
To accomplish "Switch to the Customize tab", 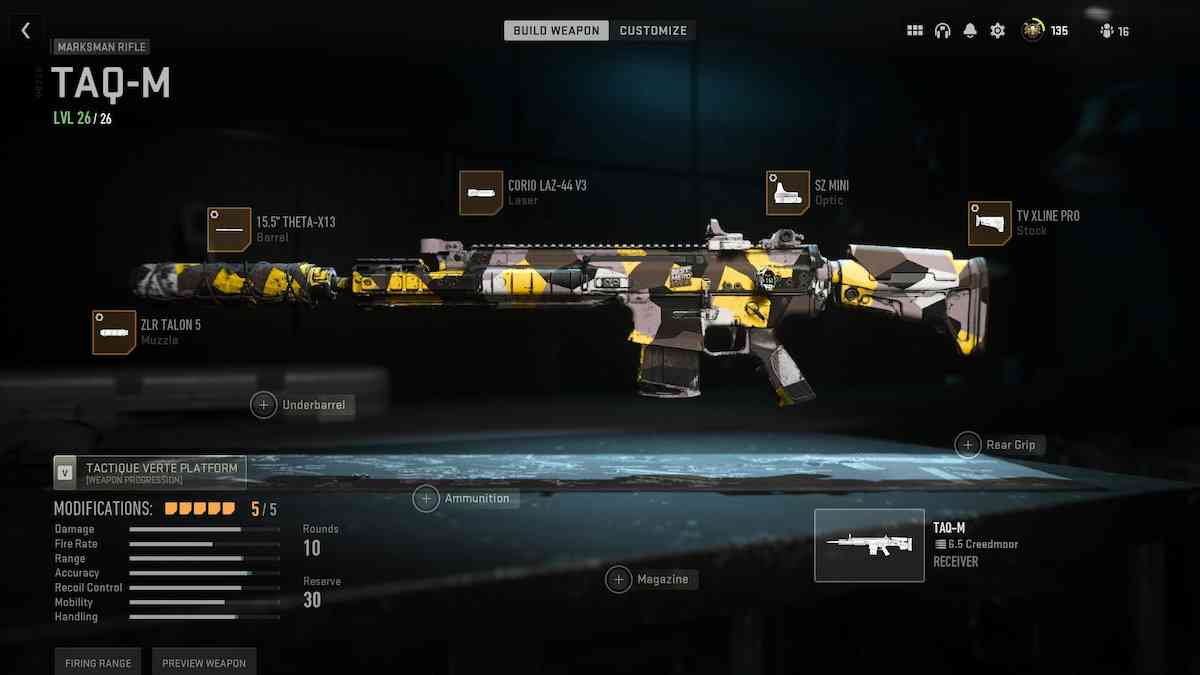I will (653, 31).
